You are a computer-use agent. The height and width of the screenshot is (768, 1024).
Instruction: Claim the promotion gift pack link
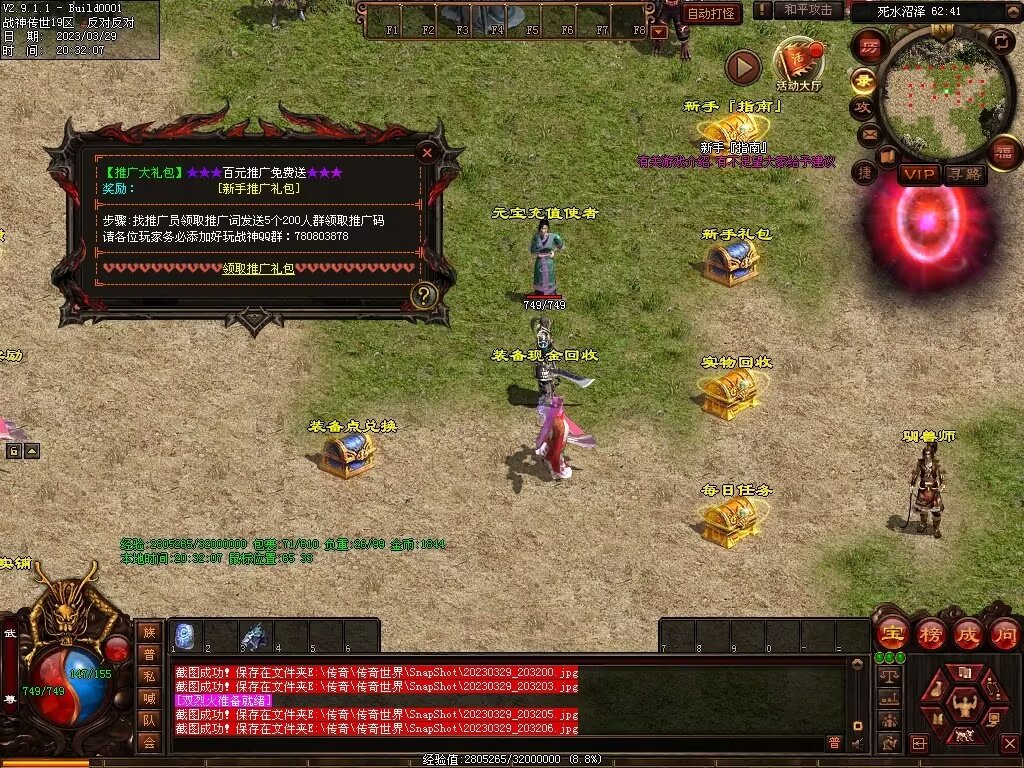pos(258,268)
